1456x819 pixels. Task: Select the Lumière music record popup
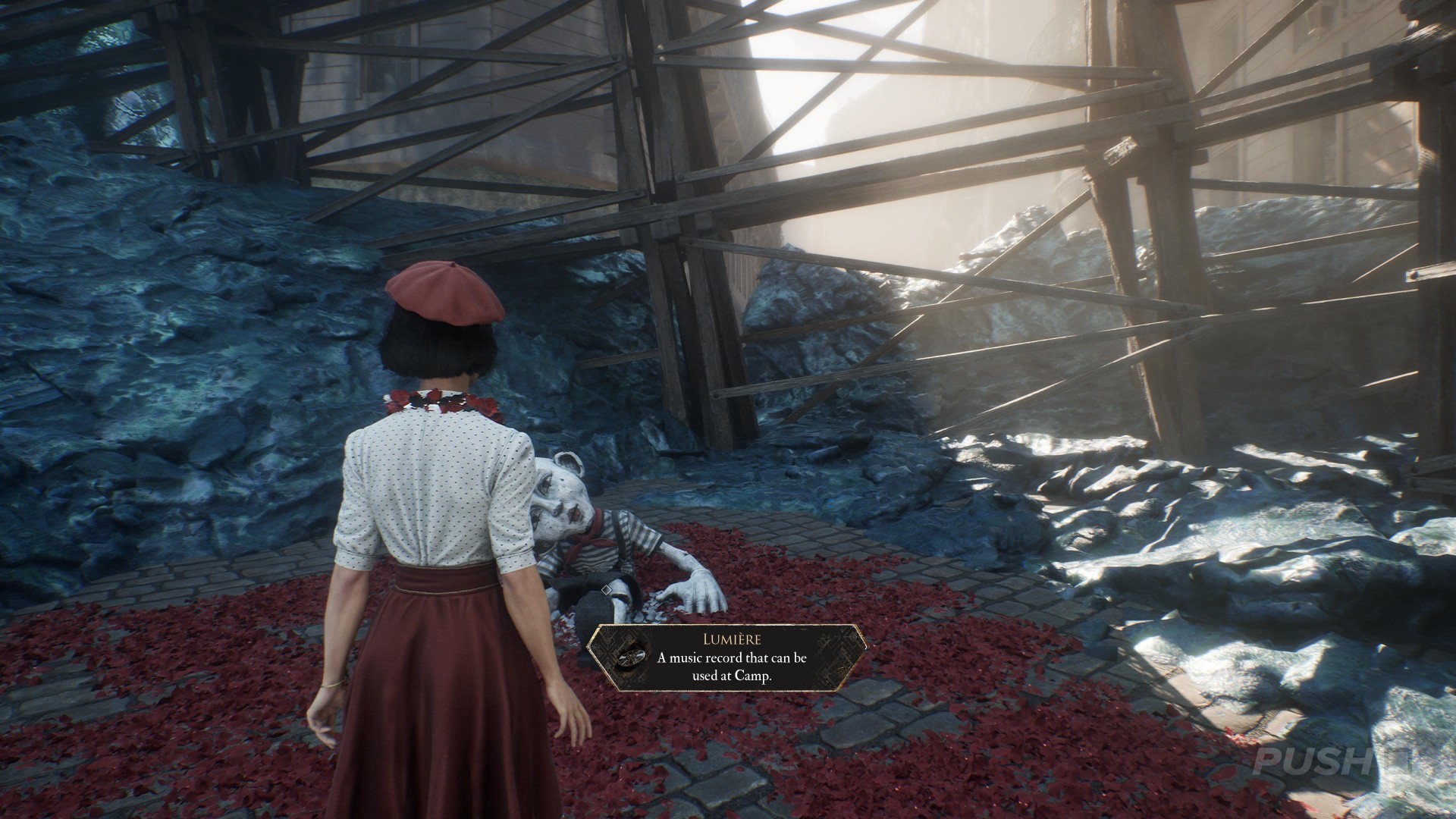click(726, 658)
